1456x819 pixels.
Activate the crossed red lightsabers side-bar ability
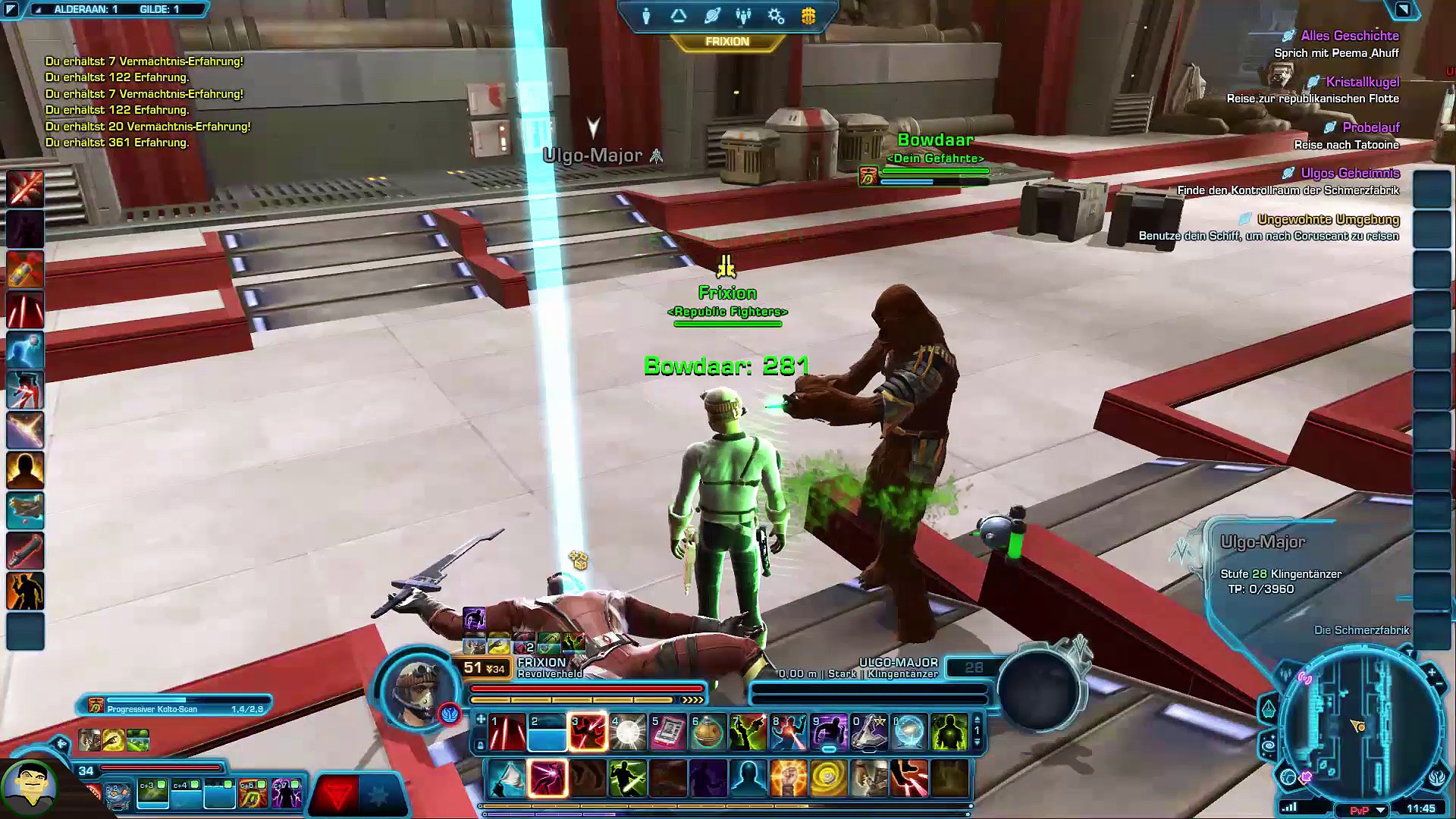click(25, 189)
